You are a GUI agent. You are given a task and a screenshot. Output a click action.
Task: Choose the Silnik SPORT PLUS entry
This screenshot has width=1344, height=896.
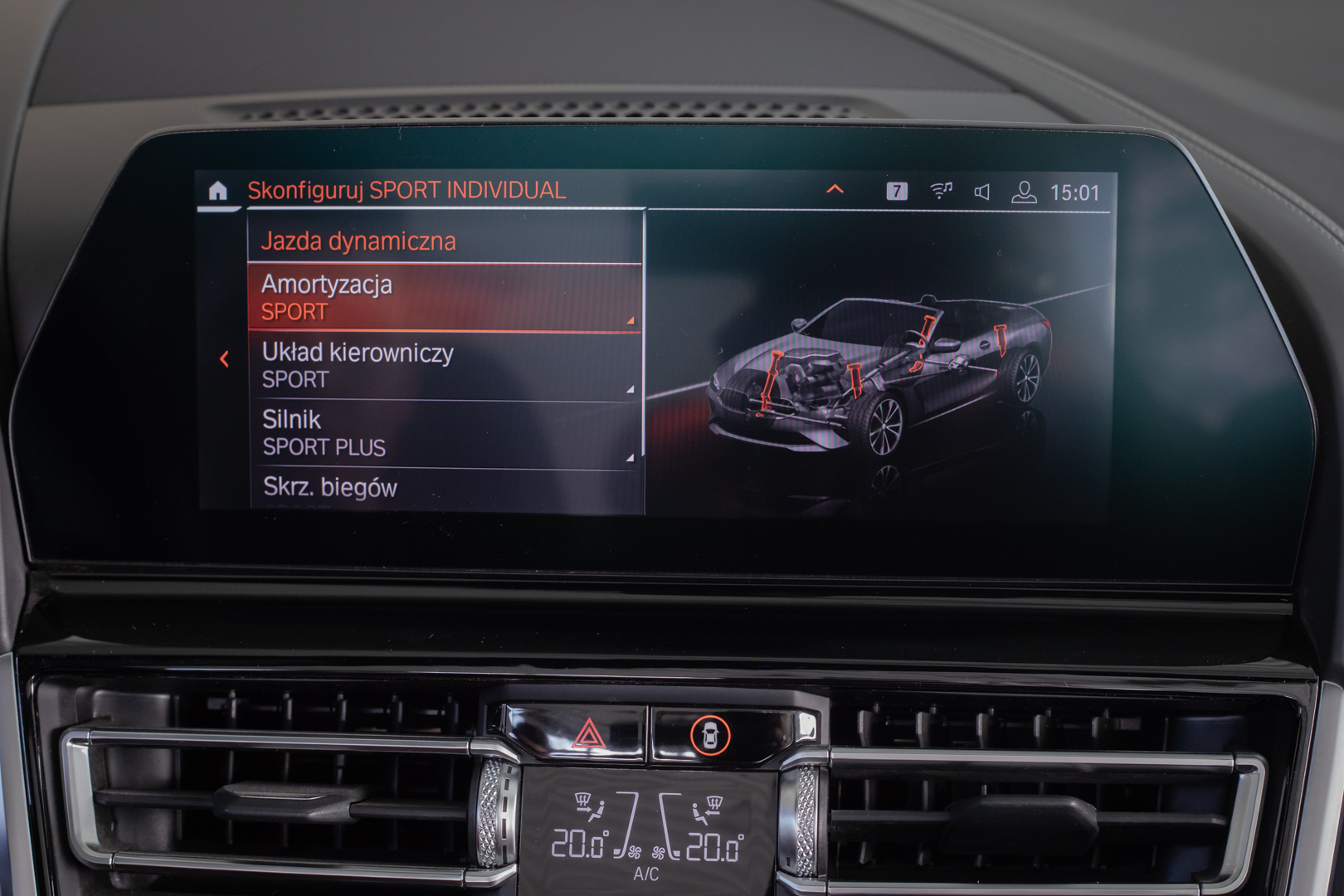coord(445,433)
